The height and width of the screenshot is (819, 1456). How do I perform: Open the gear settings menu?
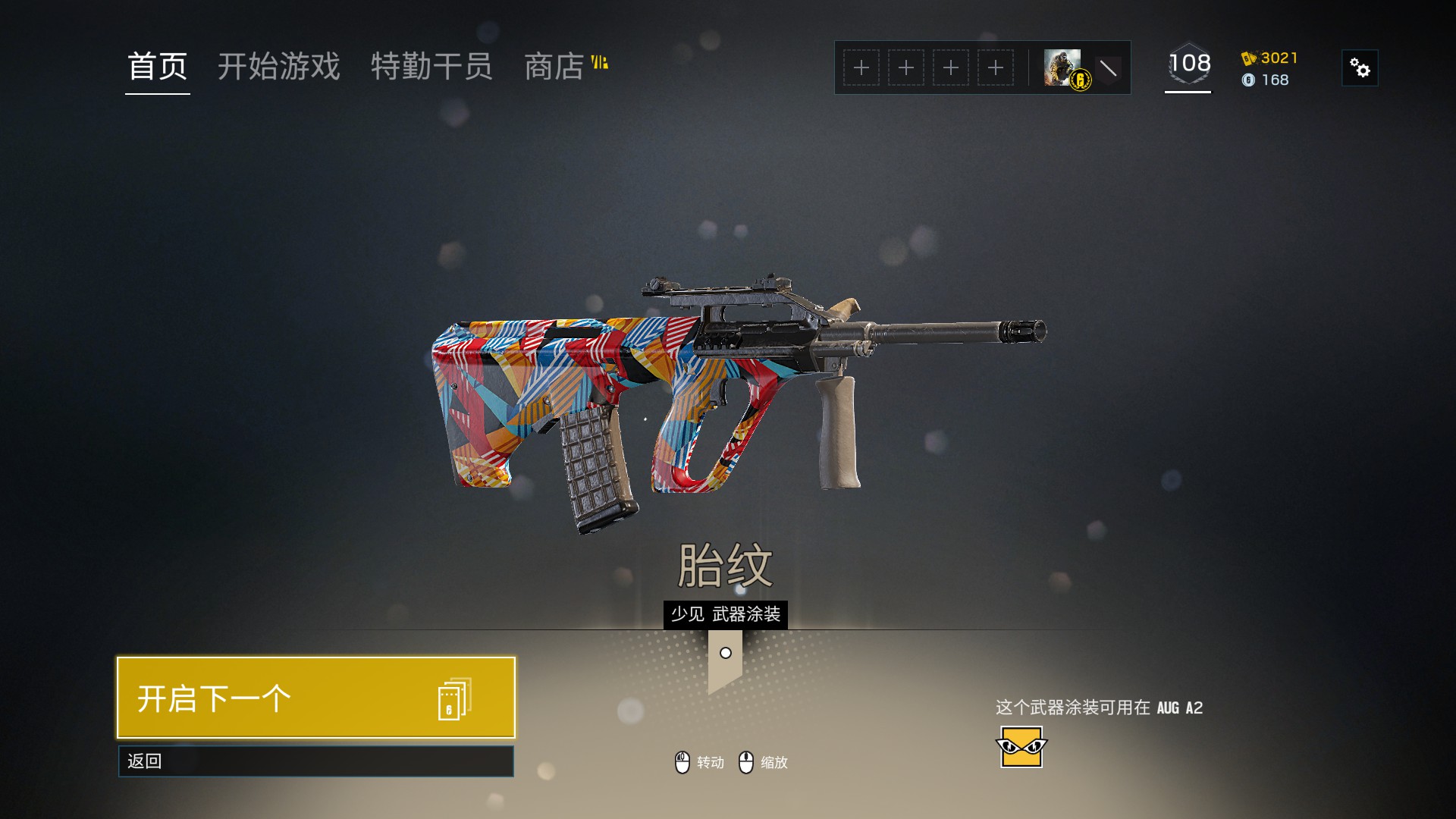point(1360,68)
